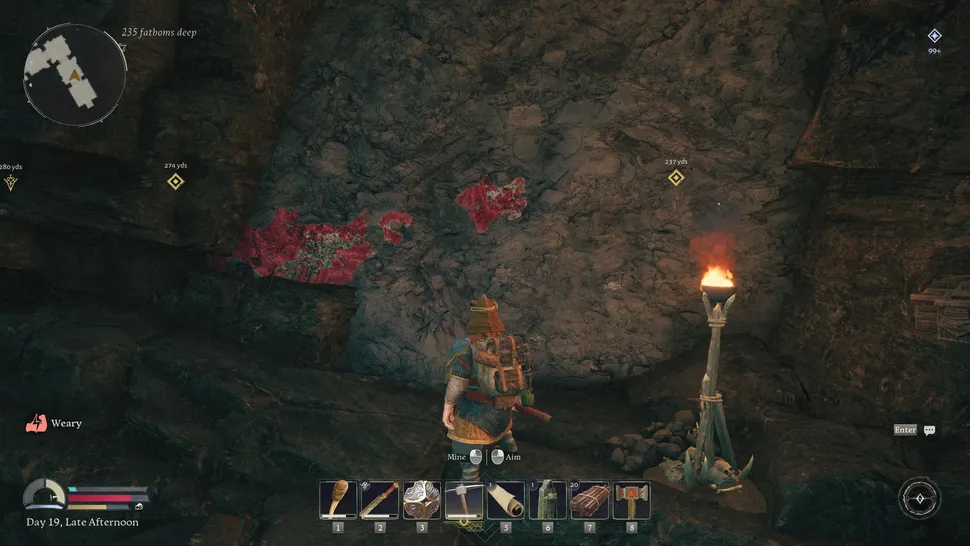Choose the bundle of wood slot
The width and height of the screenshot is (970, 546).
coord(590,500)
